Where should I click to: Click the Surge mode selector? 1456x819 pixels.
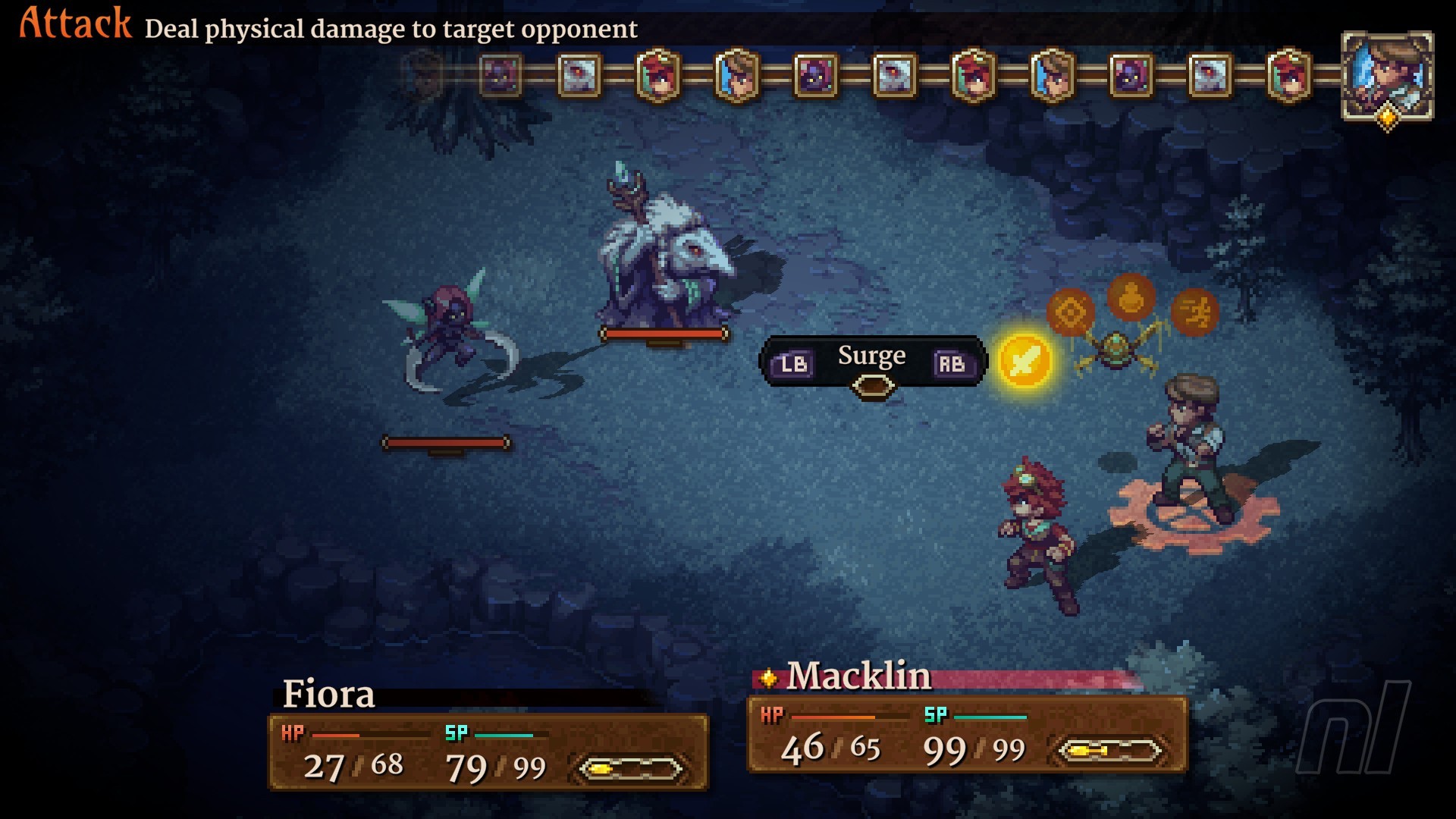872,362
